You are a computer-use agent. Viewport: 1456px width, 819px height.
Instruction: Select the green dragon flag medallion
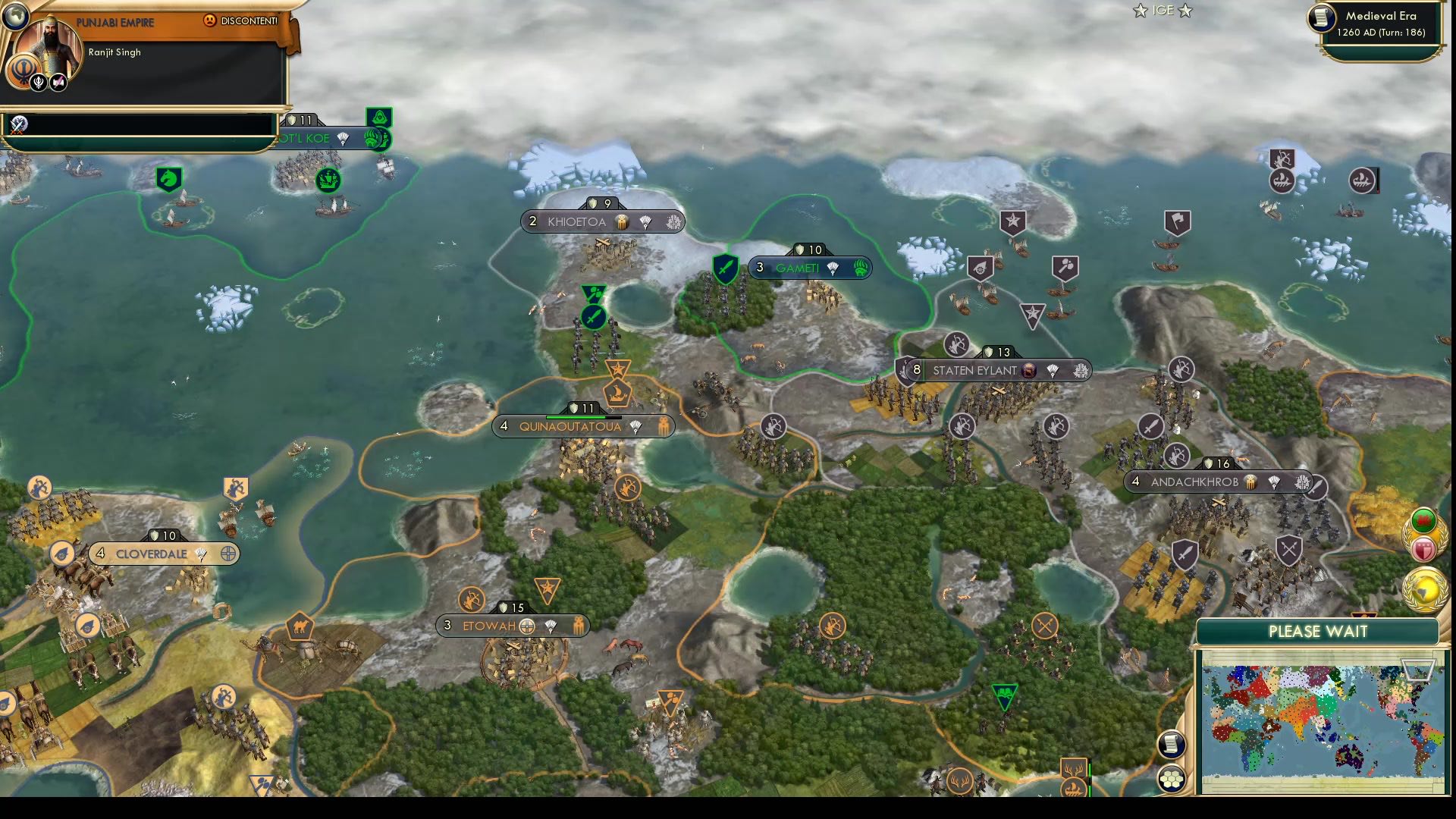pyautogui.click(x=1424, y=522)
